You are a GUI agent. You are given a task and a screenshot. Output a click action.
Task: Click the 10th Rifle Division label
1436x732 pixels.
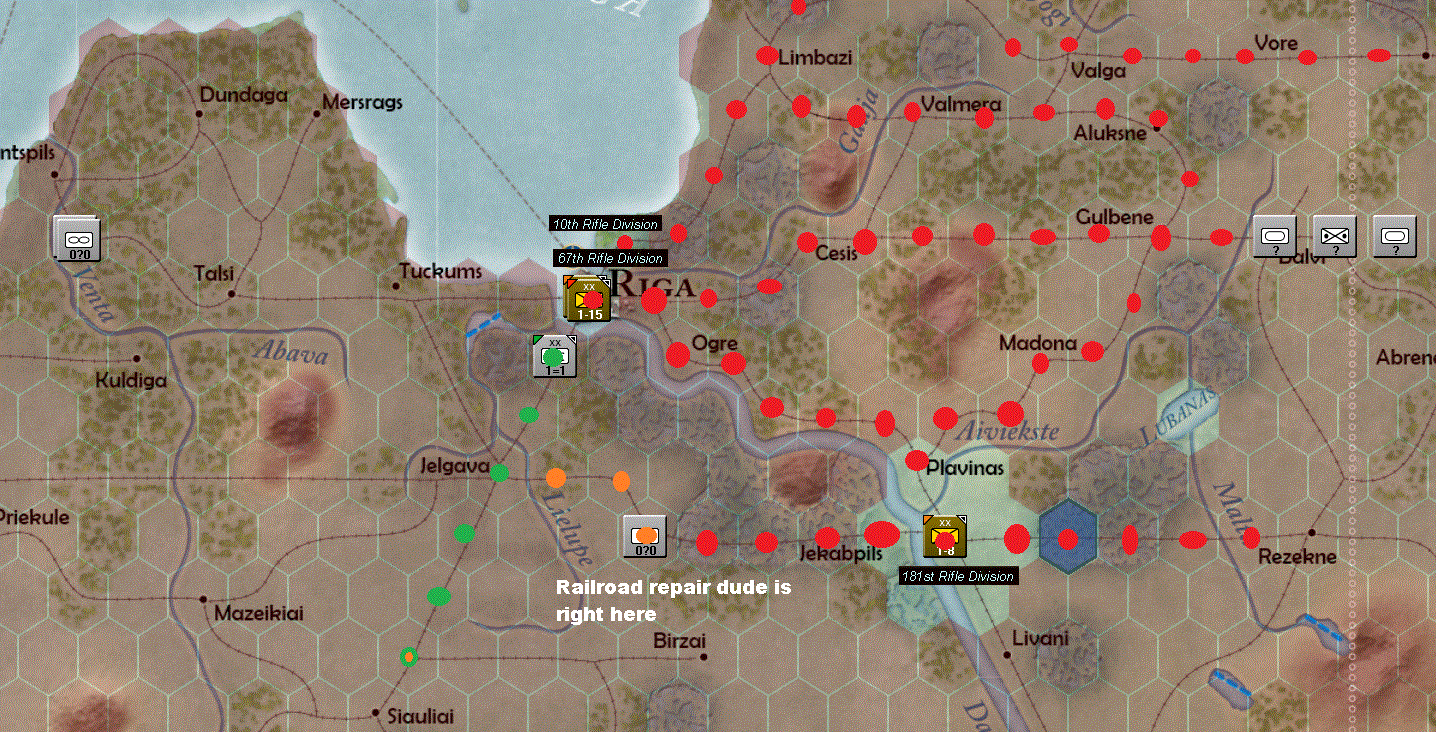(605, 224)
